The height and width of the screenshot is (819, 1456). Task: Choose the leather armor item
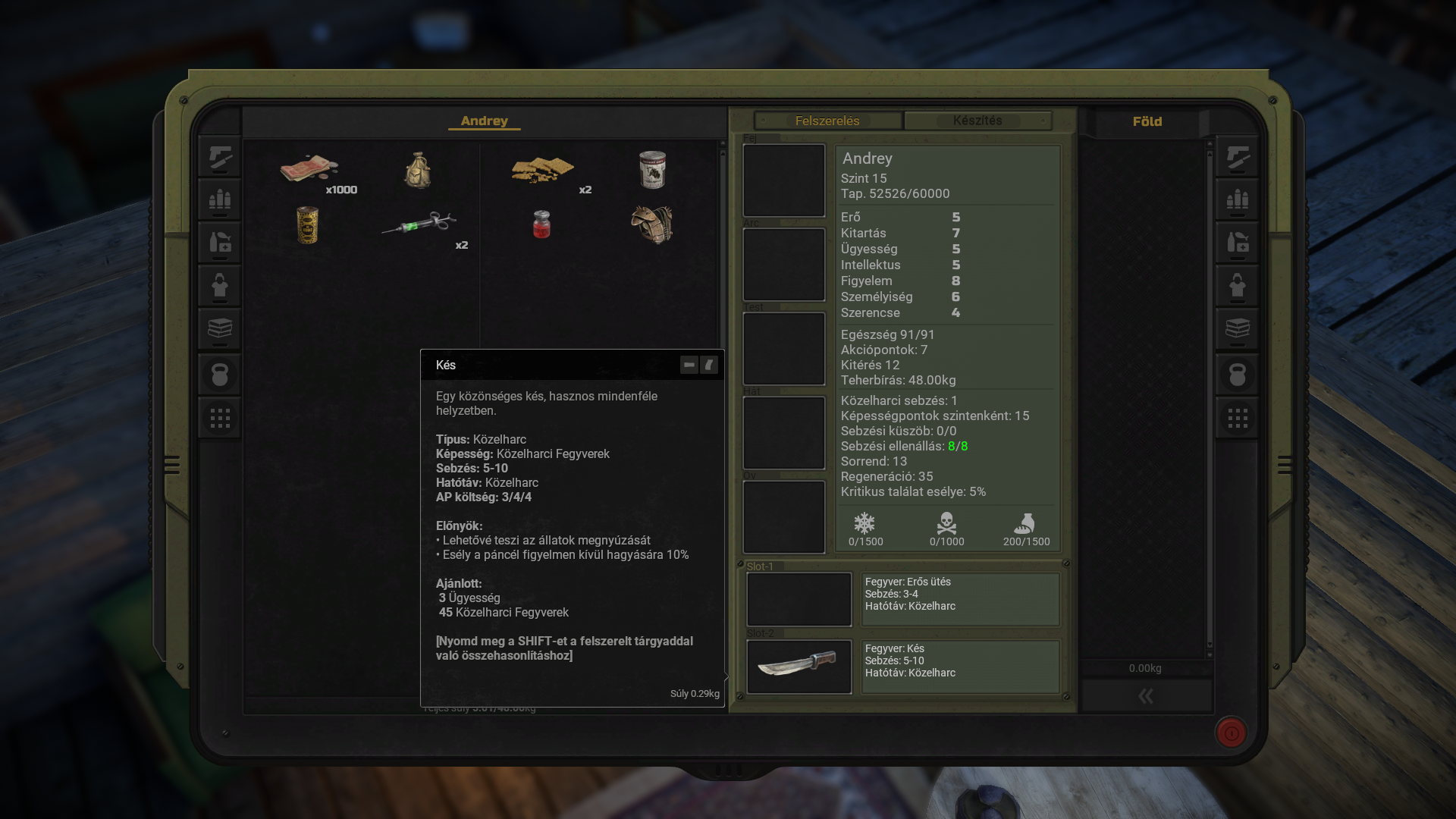pyautogui.click(x=652, y=224)
